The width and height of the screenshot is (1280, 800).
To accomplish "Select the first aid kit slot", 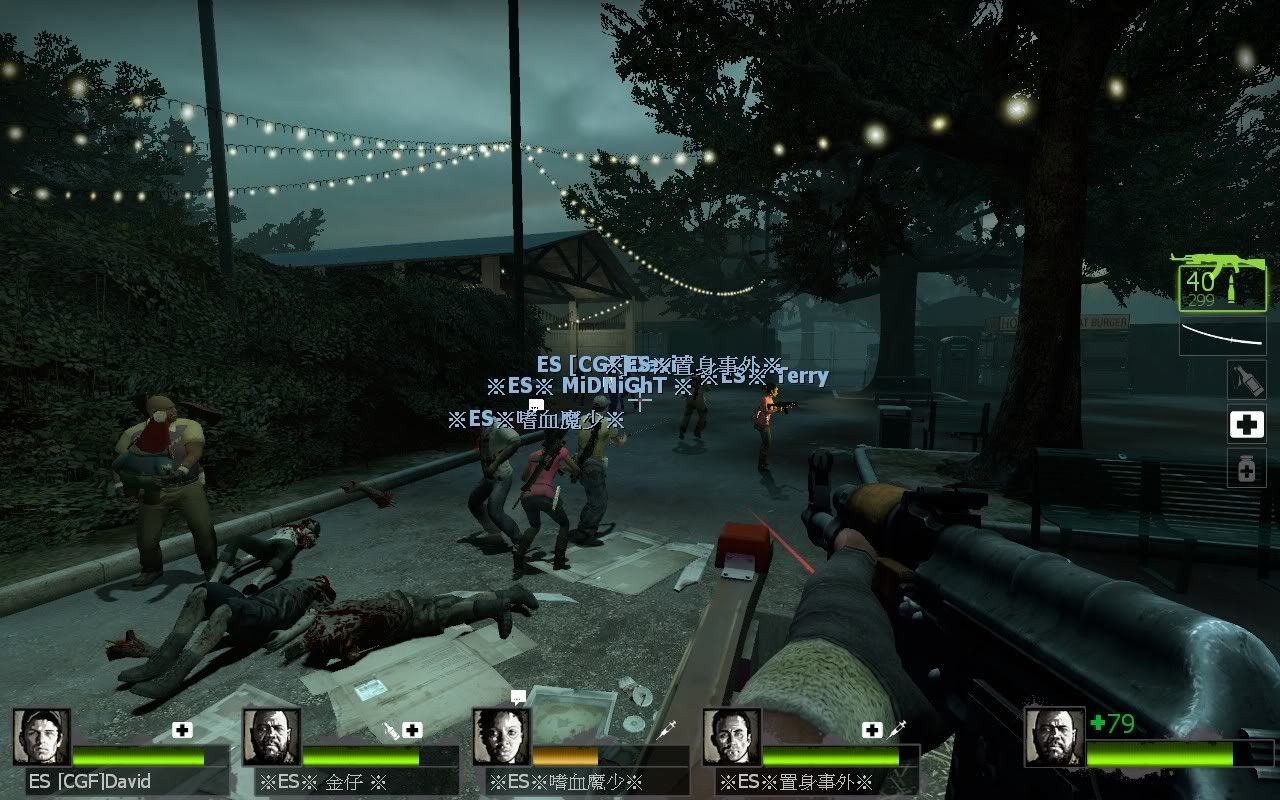I will [x=1246, y=424].
